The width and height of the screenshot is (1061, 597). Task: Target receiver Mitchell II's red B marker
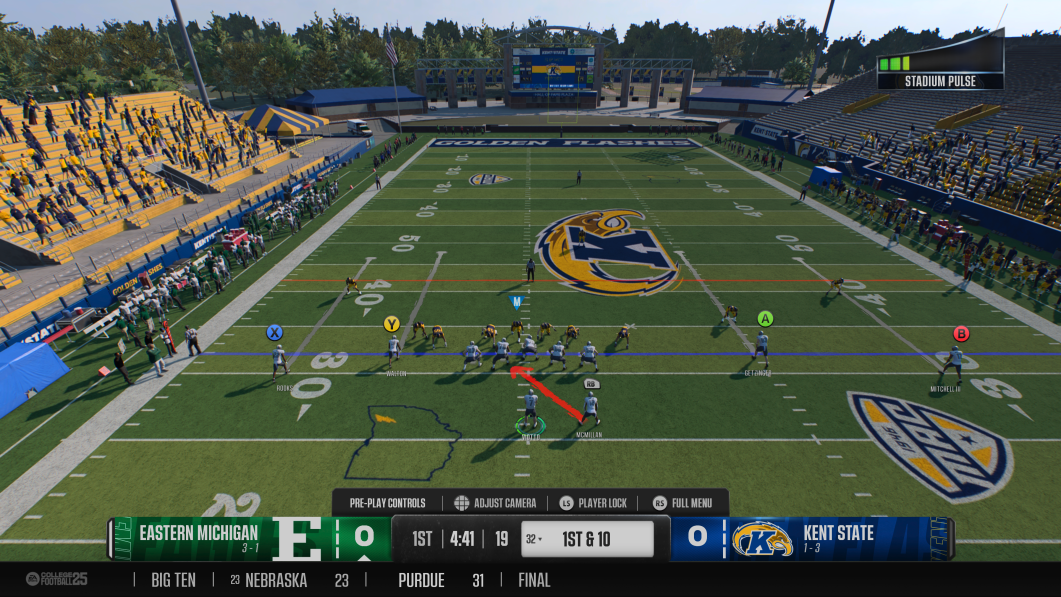click(961, 334)
